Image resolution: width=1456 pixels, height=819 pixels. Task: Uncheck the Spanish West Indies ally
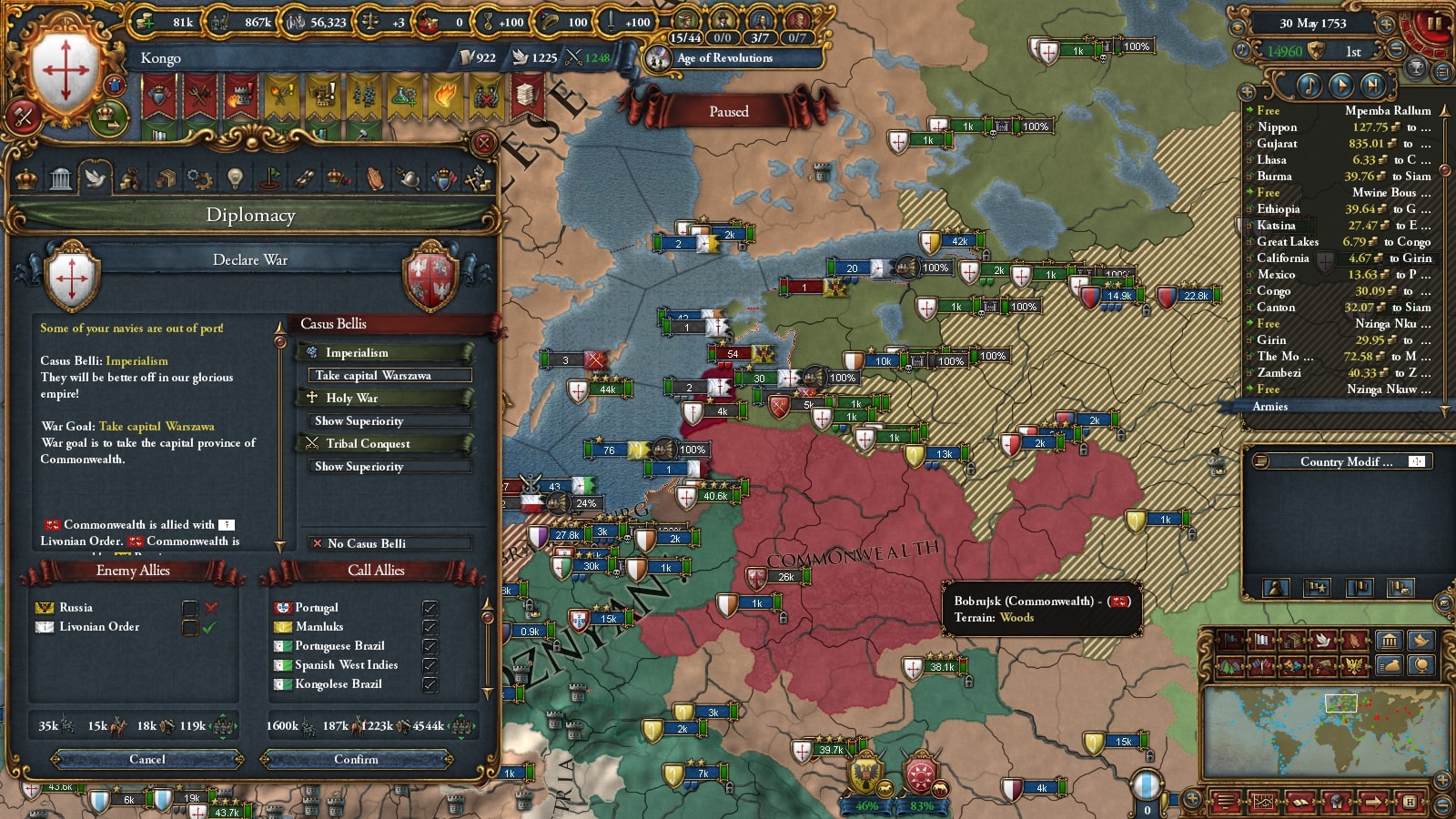tap(430, 664)
